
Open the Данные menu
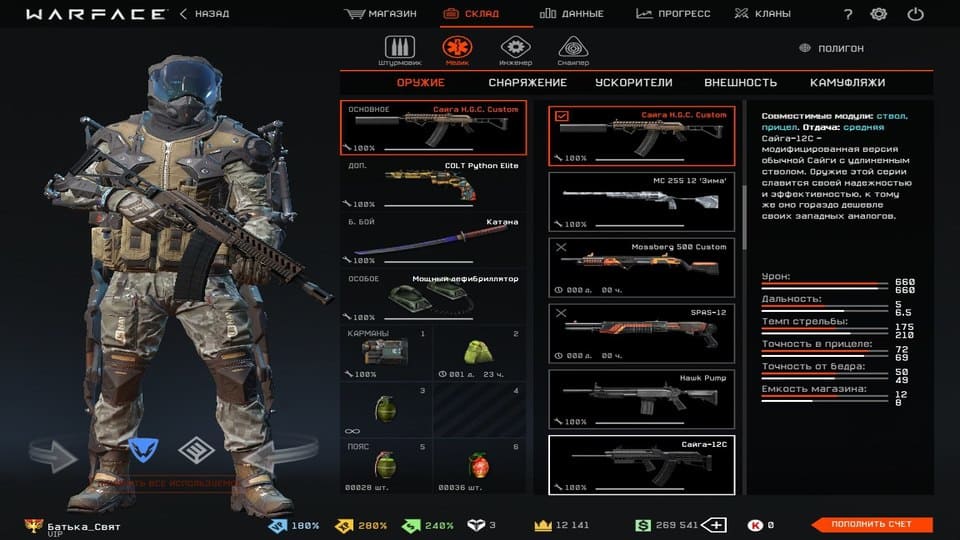point(572,14)
